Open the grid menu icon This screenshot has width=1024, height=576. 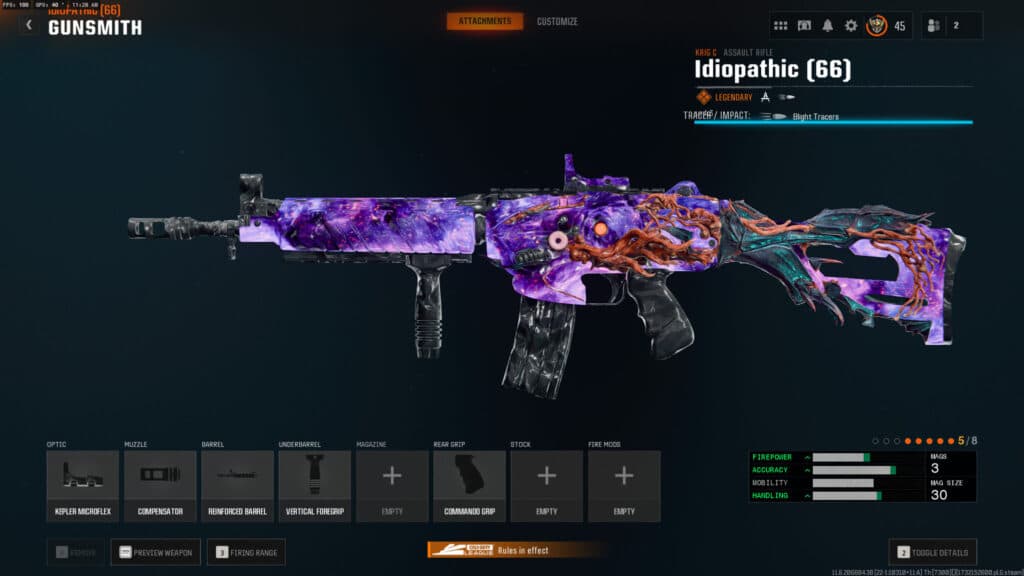pos(781,26)
